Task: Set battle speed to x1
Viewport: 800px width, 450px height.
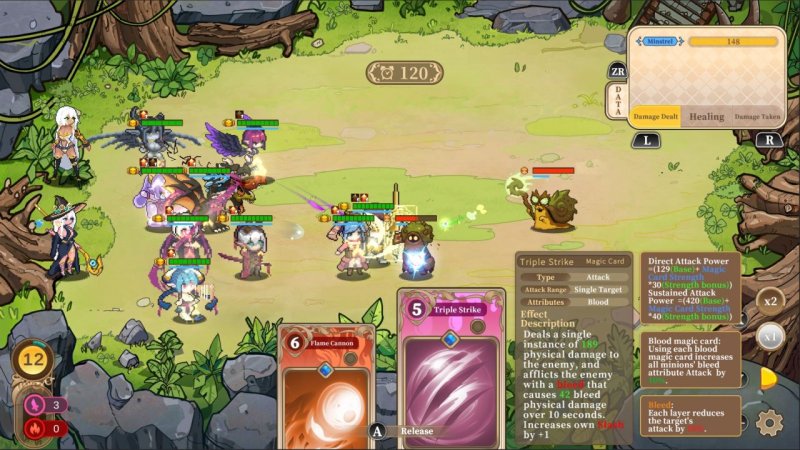Action: click(x=768, y=336)
